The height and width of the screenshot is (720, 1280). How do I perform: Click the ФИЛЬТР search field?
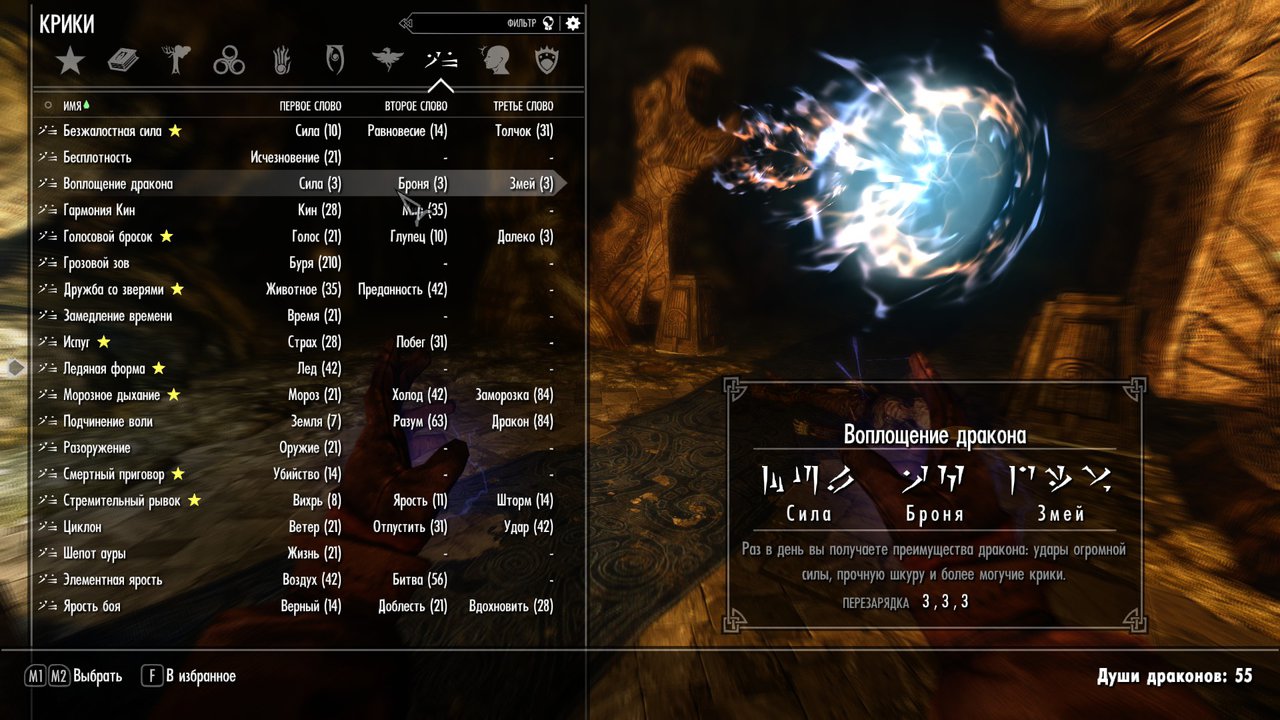click(x=470, y=23)
